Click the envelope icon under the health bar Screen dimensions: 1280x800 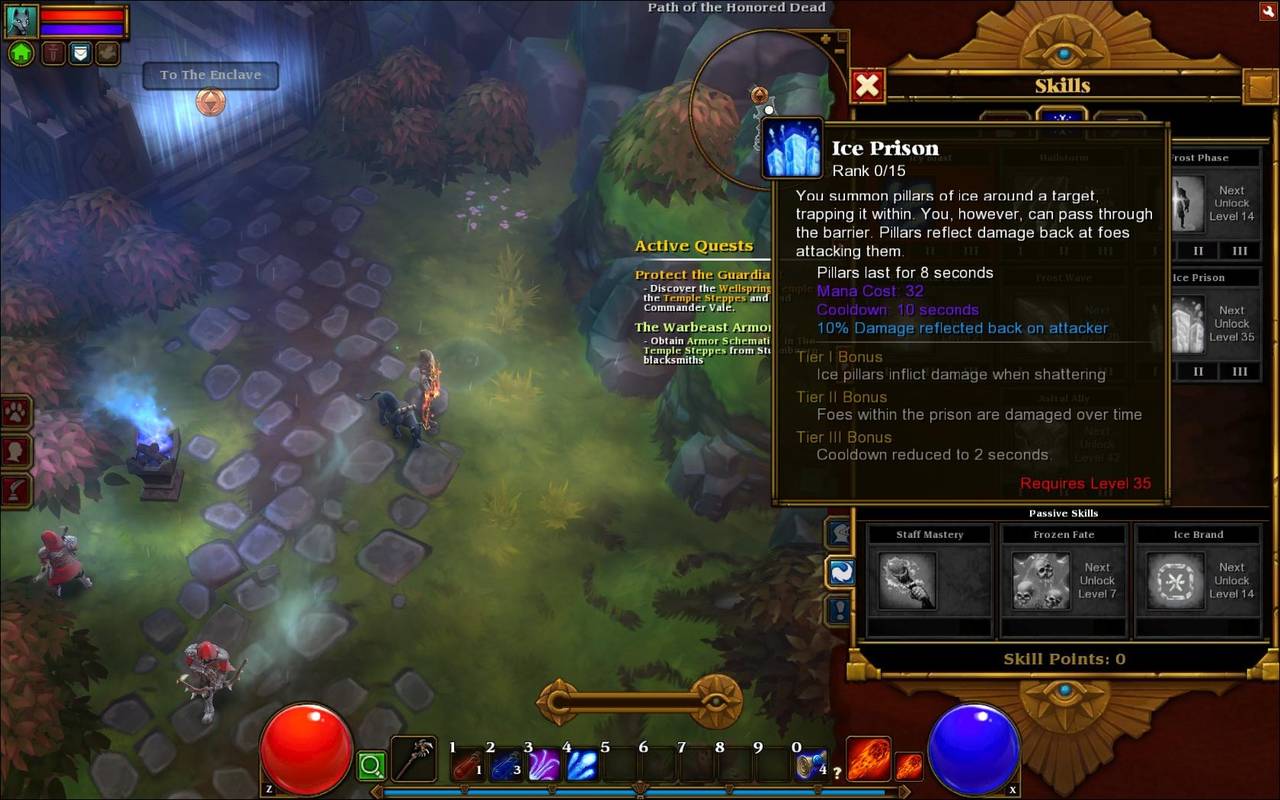80,53
